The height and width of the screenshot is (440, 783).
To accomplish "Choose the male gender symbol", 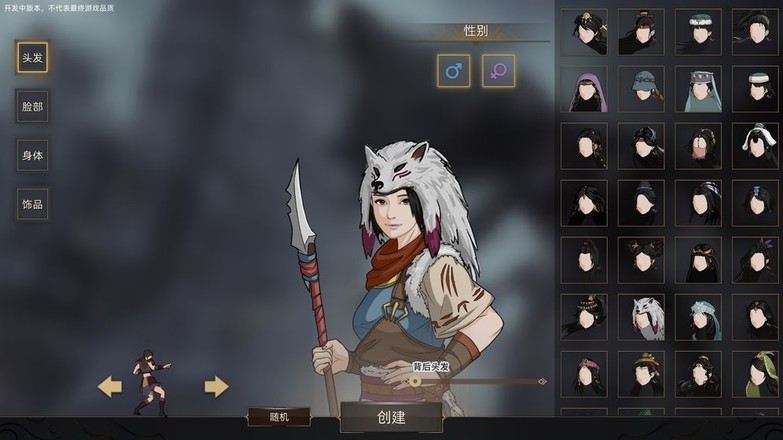I will [453, 71].
